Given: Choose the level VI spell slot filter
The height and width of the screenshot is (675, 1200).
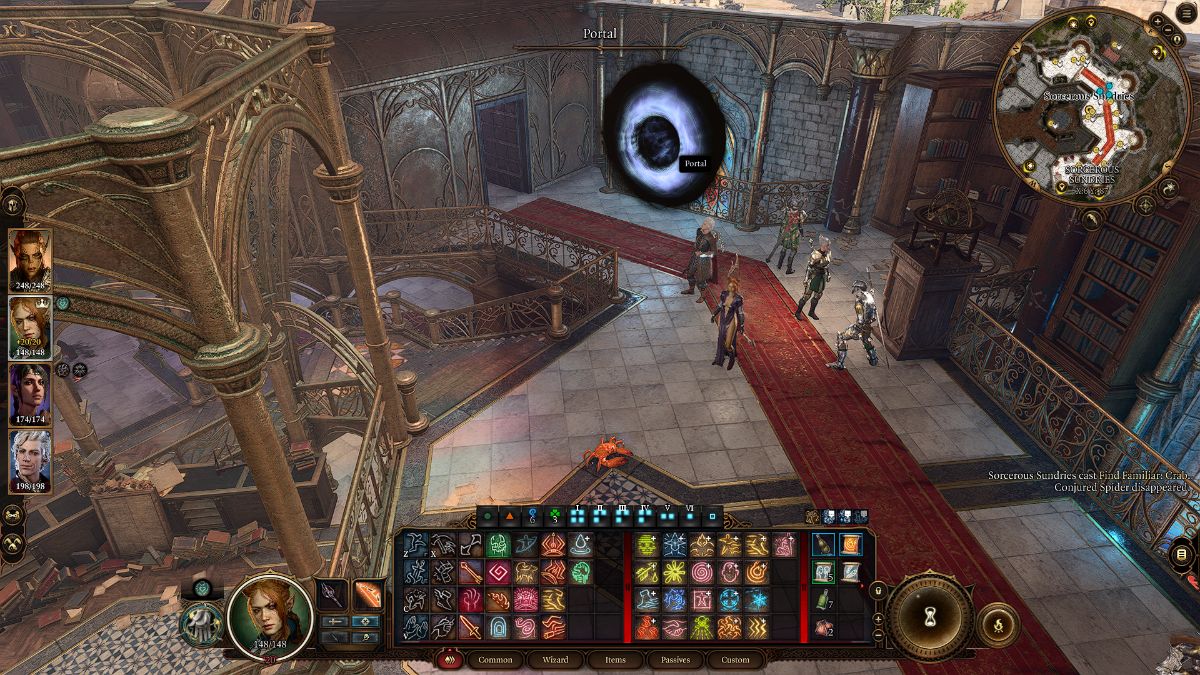Looking at the screenshot, I should (x=689, y=518).
